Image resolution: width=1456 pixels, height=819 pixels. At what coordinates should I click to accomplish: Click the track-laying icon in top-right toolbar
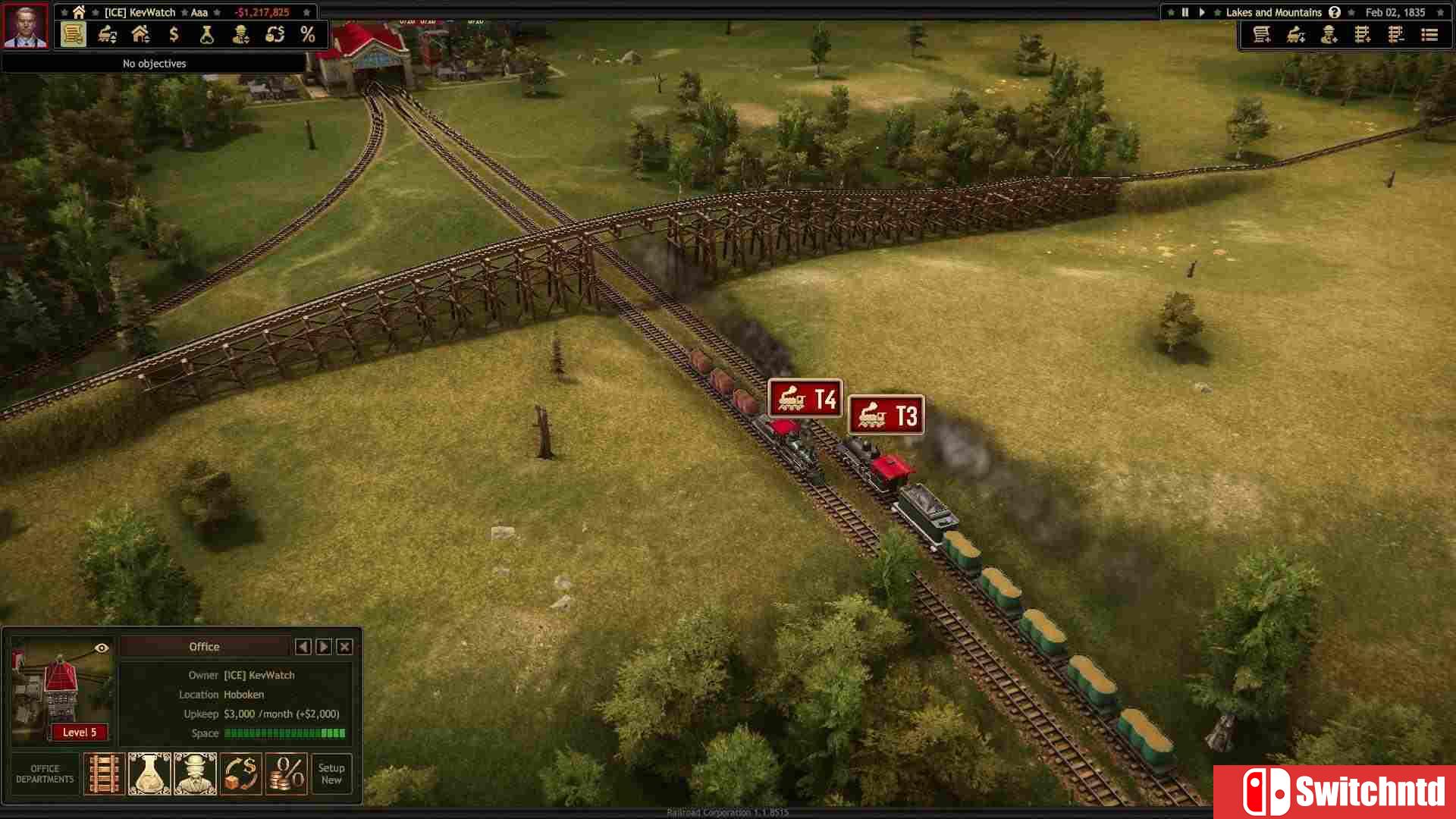pyautogui.click(x=1362, y=35)
